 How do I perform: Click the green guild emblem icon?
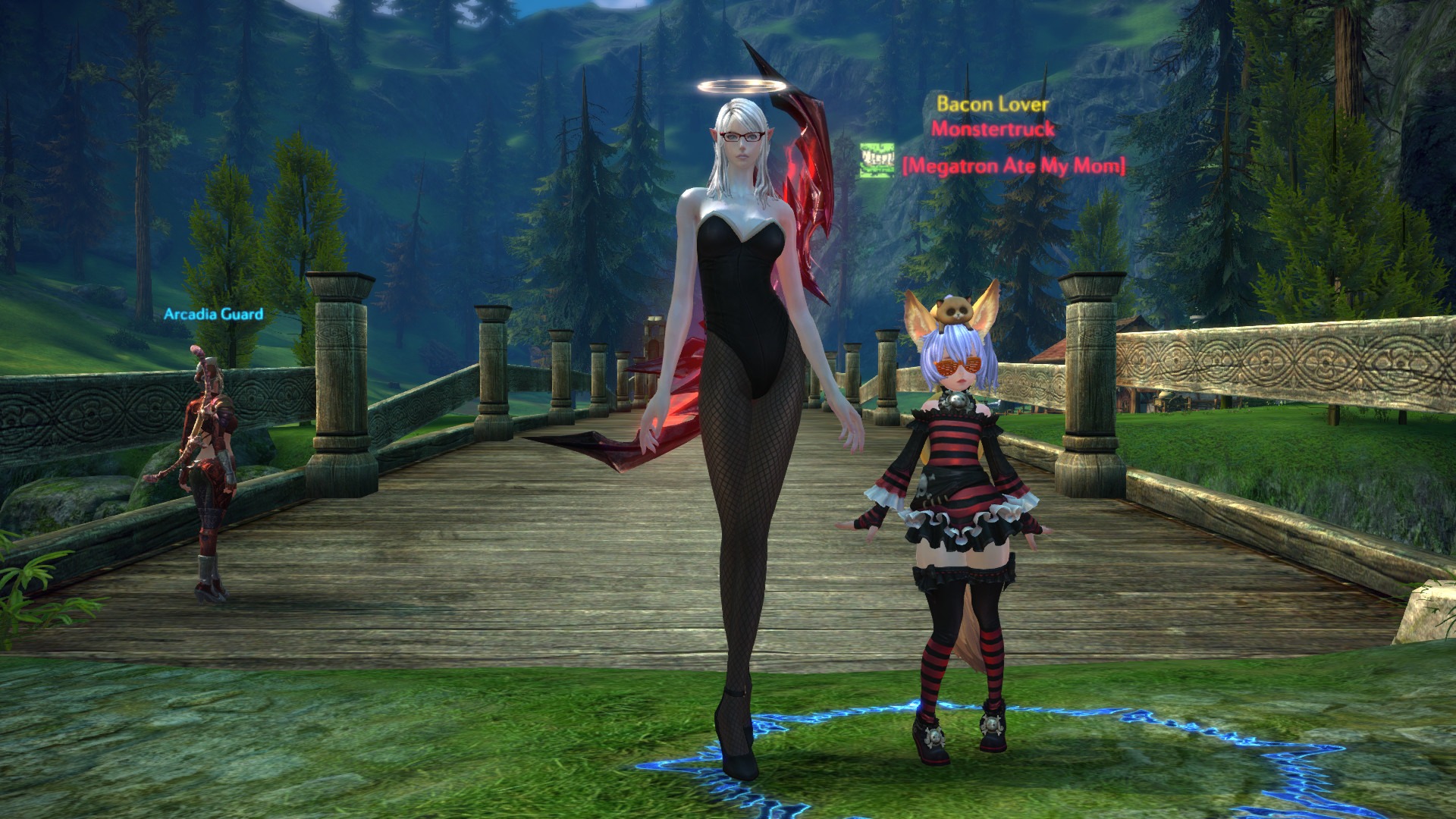click(877, 162)
